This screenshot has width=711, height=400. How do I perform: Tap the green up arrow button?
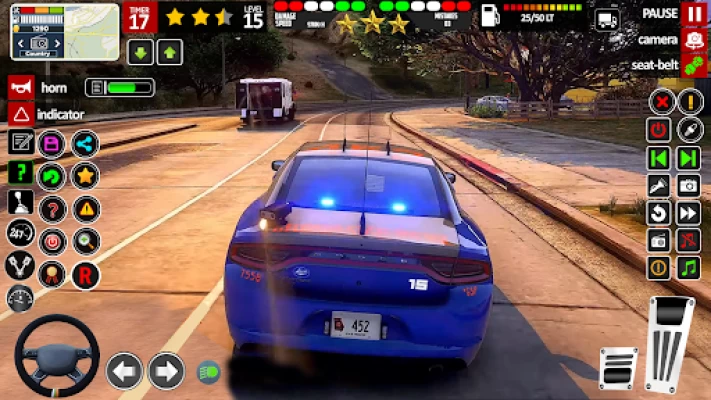click(169, 52)
